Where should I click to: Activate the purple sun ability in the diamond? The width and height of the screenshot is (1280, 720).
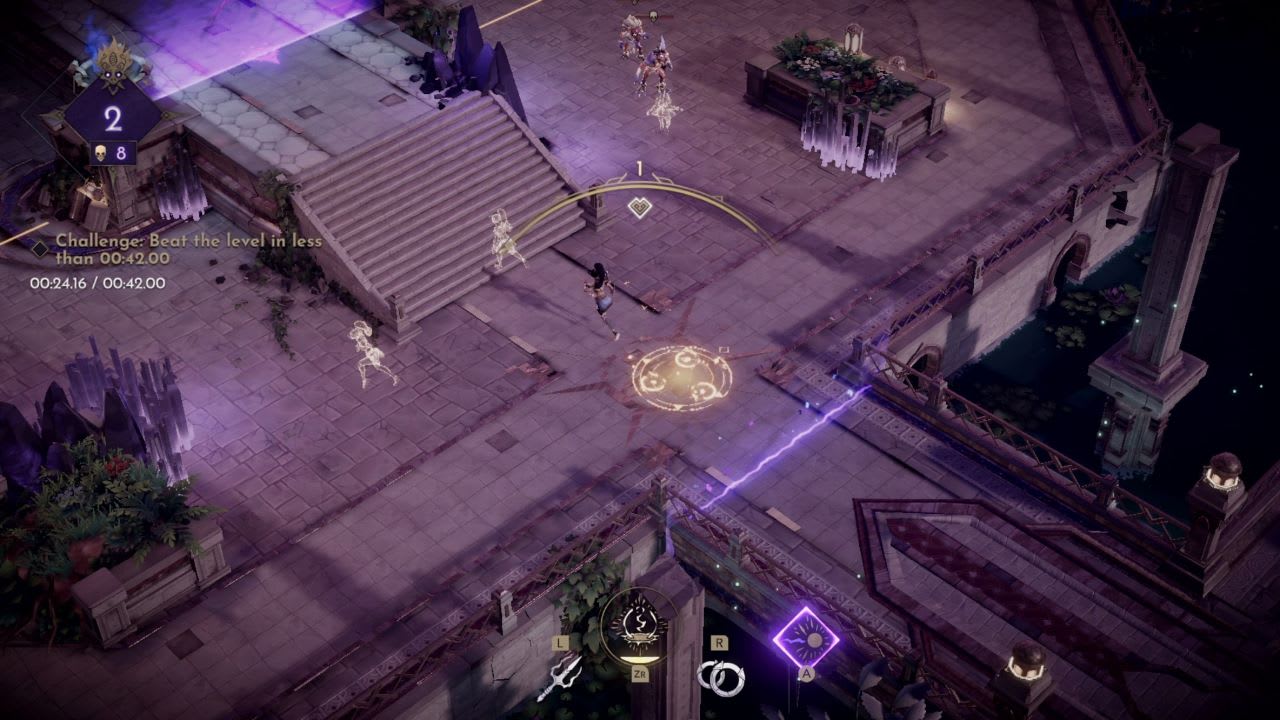(809, 638)
